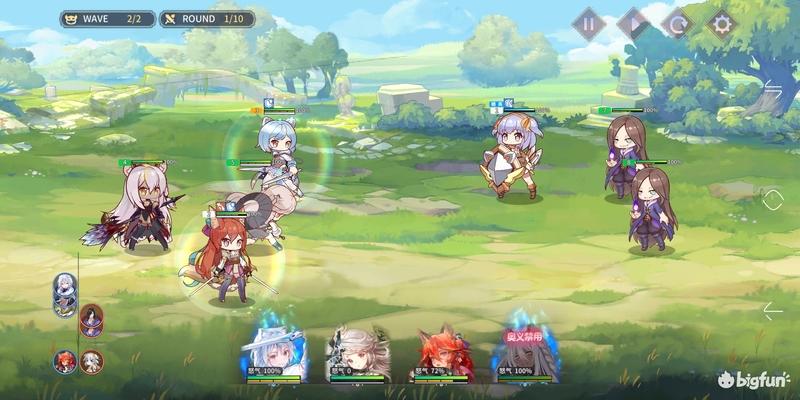This screenshot has height=400, width=800.
Task: Pause the battle
Action: pyautogui.click(x=589, y=23)
